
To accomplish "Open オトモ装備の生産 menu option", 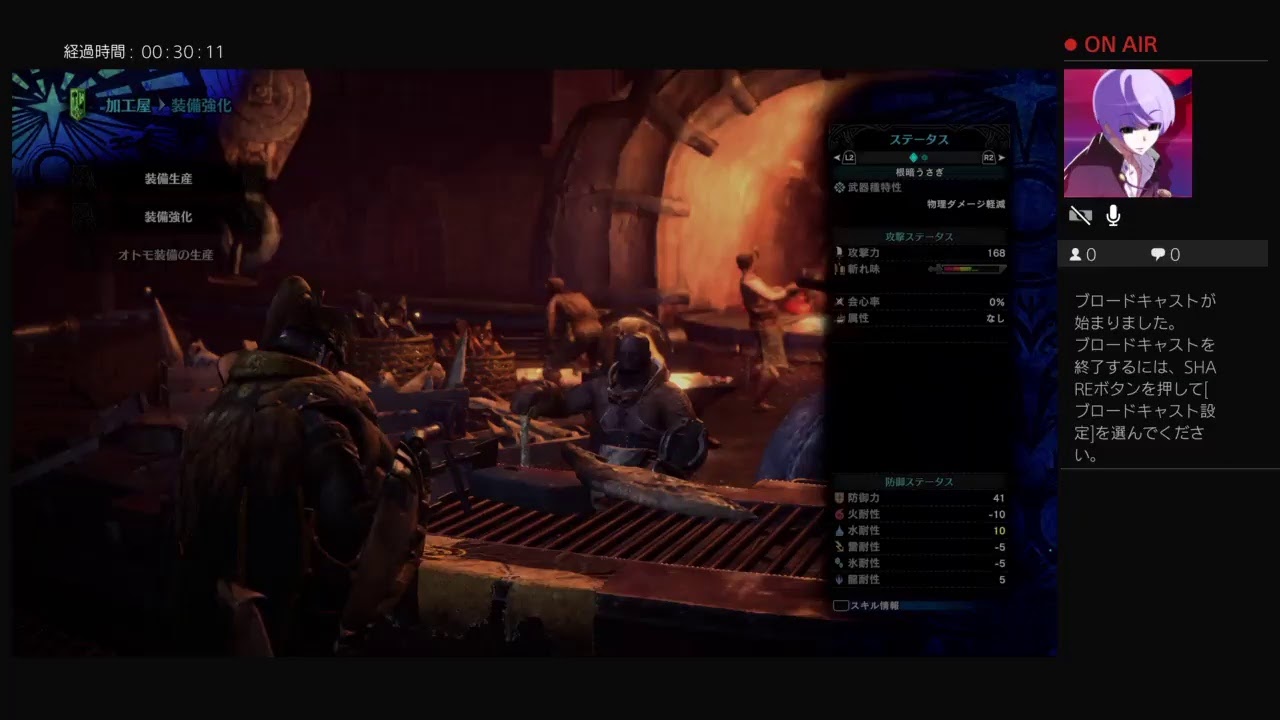I will coord(166,255).
